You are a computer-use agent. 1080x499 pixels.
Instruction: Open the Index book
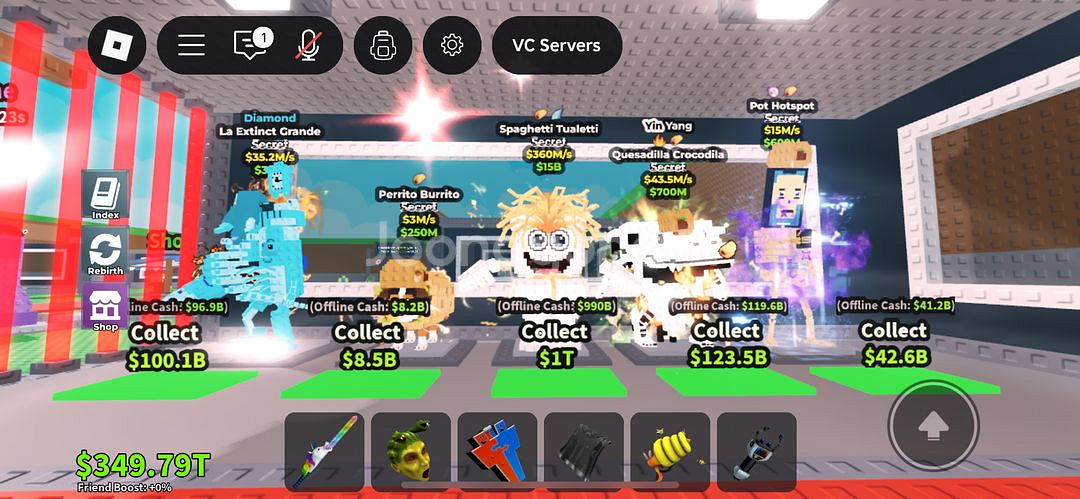(105, 196)
